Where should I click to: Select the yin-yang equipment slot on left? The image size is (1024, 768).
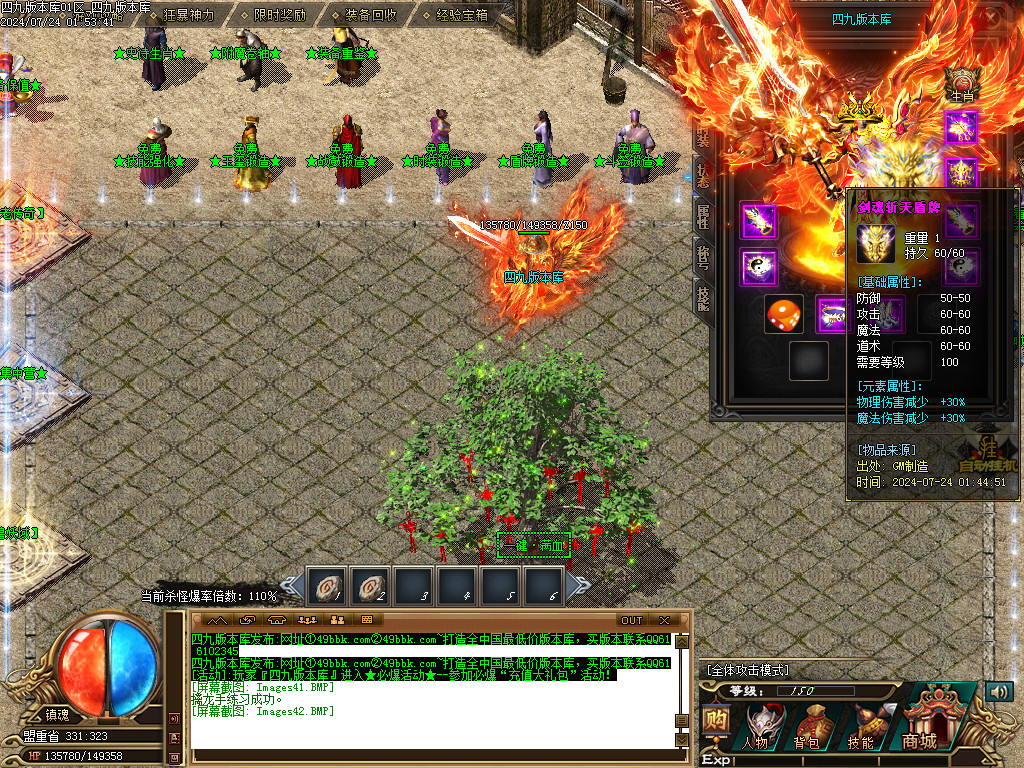(x=758, y=267)
